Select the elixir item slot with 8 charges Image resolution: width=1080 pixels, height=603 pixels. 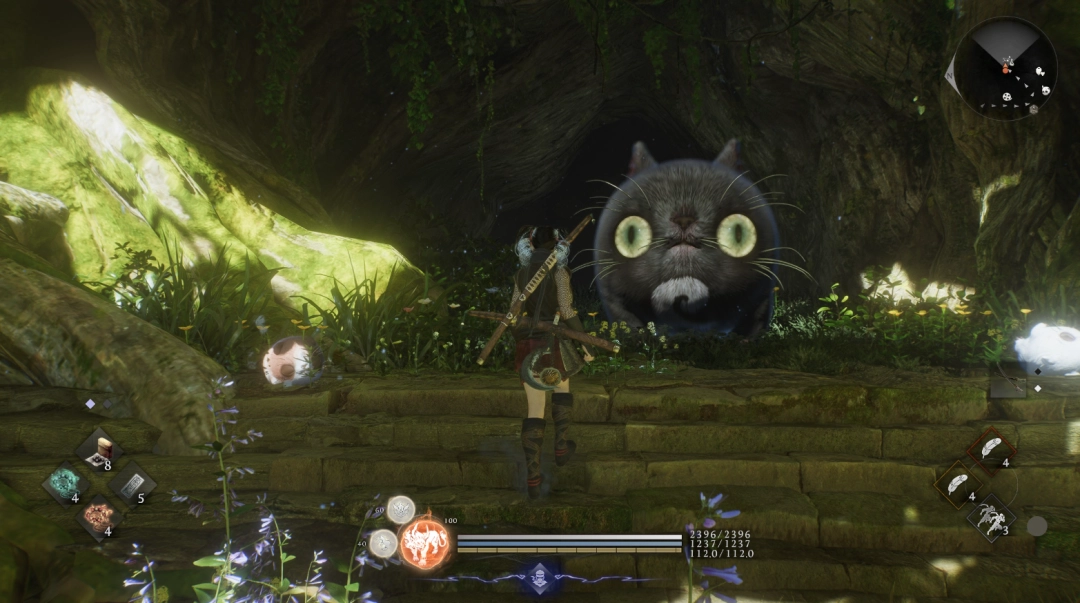99,449
